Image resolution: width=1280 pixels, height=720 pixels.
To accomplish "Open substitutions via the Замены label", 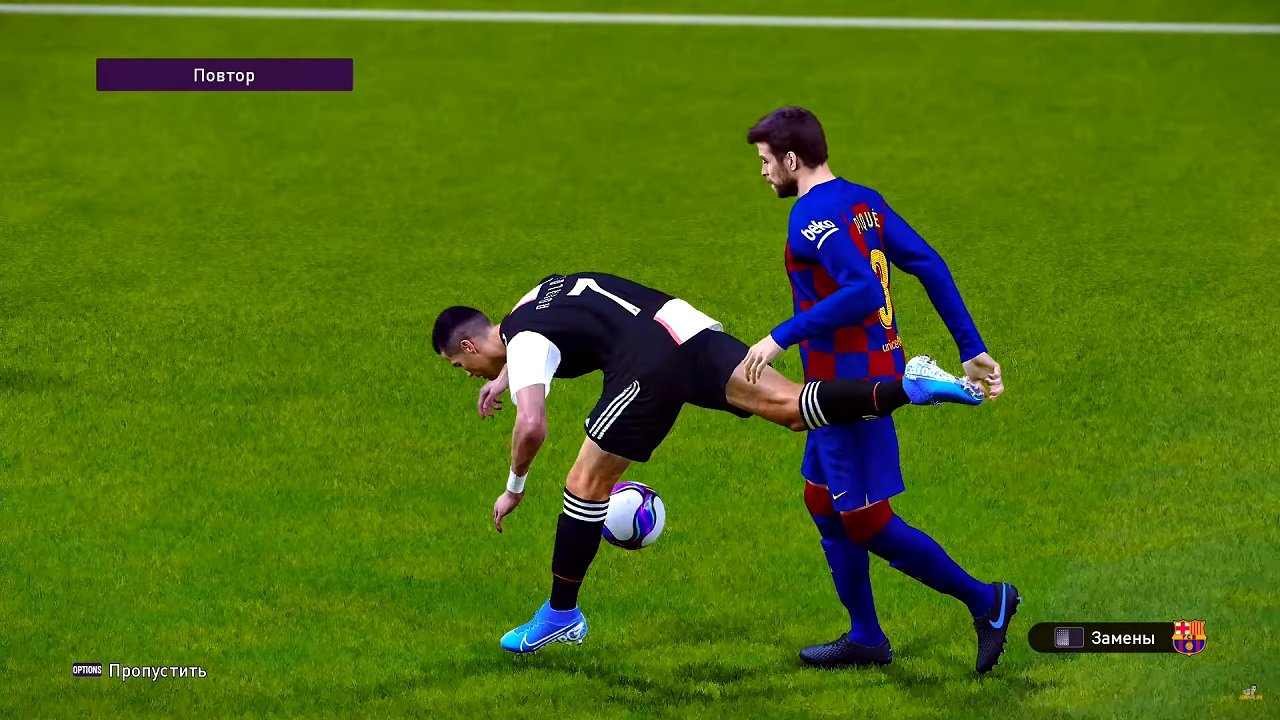I will [x=1125, y=638].
